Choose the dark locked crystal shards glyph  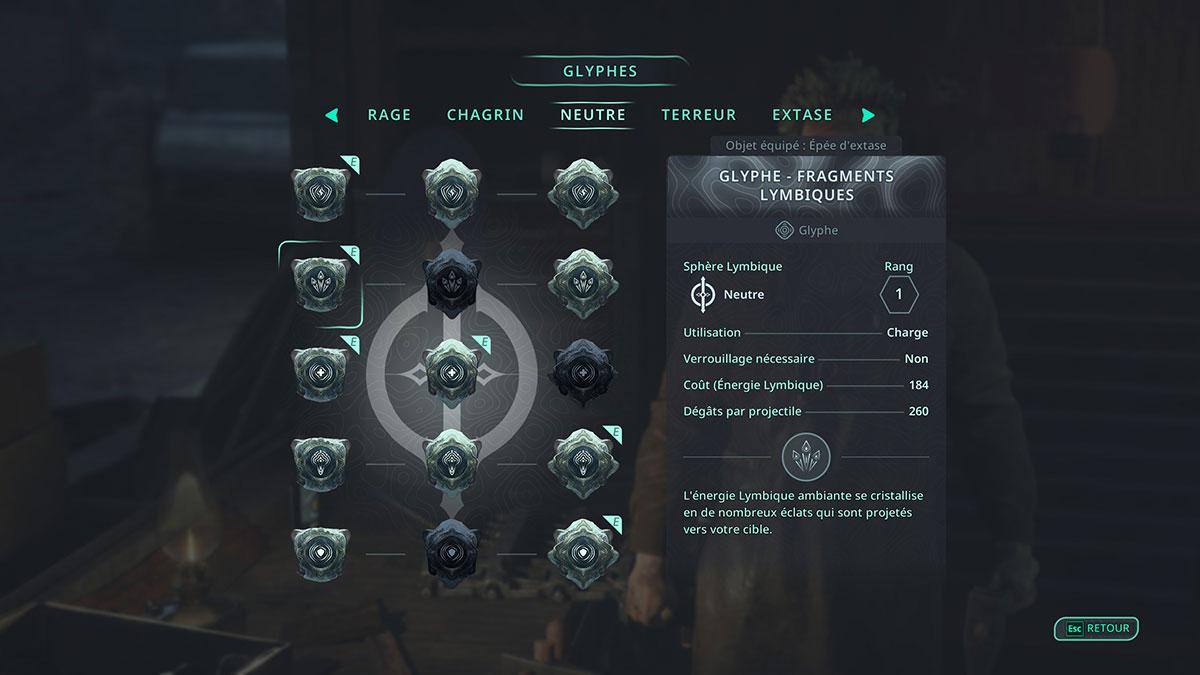click(453, 284)
